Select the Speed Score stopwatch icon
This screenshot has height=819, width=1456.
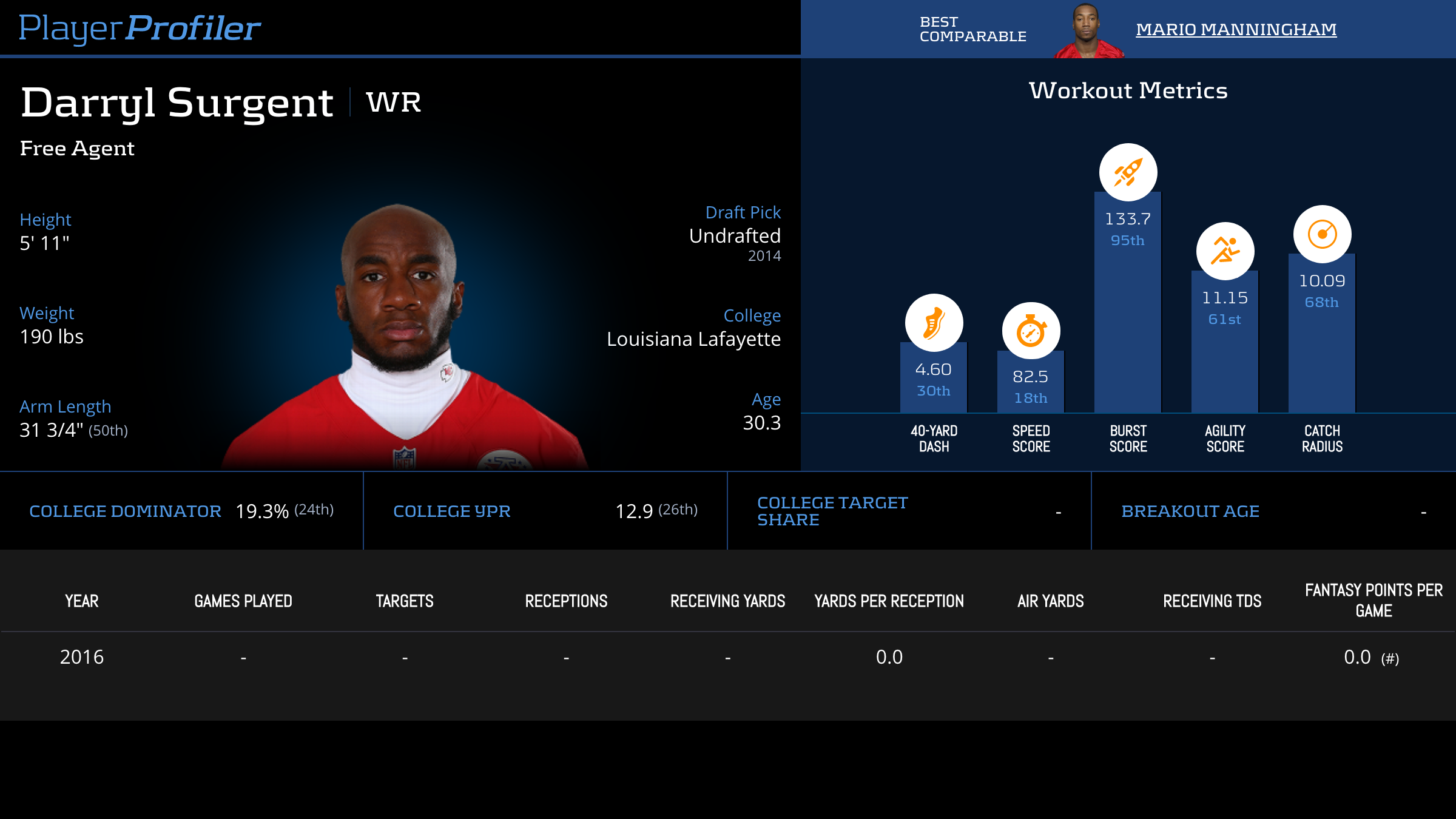tap(1031, 331)
